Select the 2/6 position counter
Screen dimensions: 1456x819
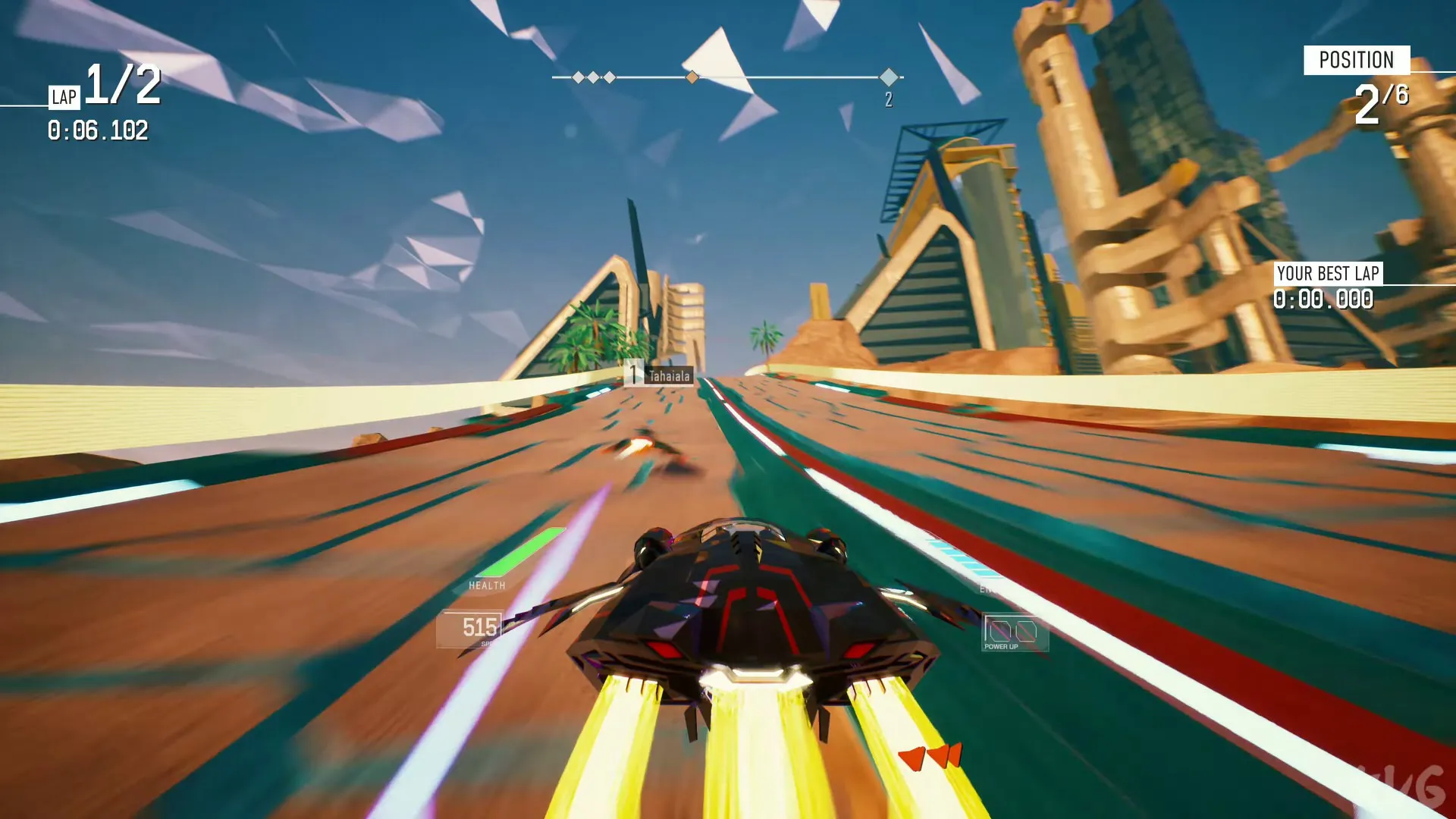[1382, 102]
